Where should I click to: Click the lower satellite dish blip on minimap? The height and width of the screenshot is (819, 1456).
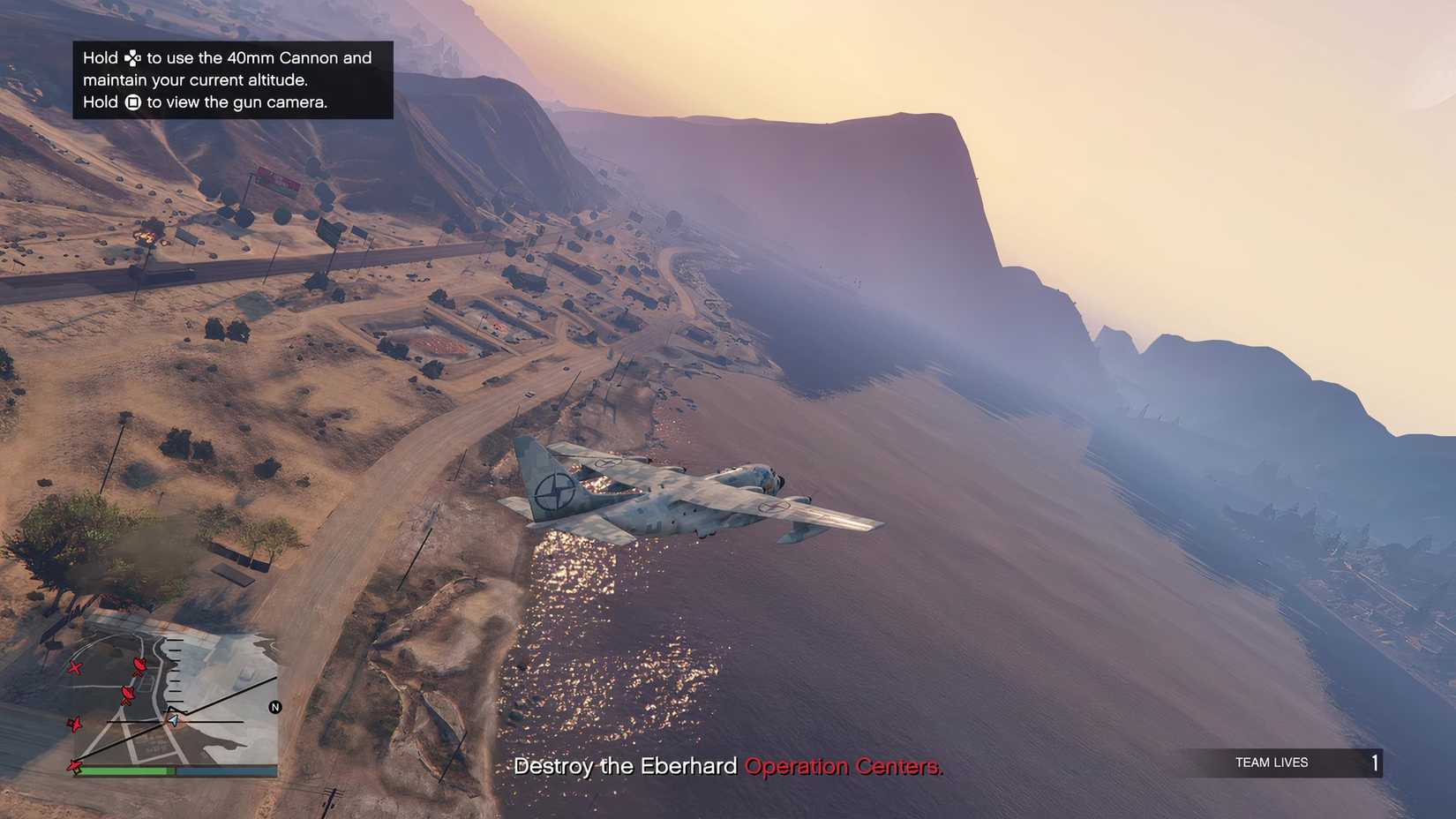(127, 695)
